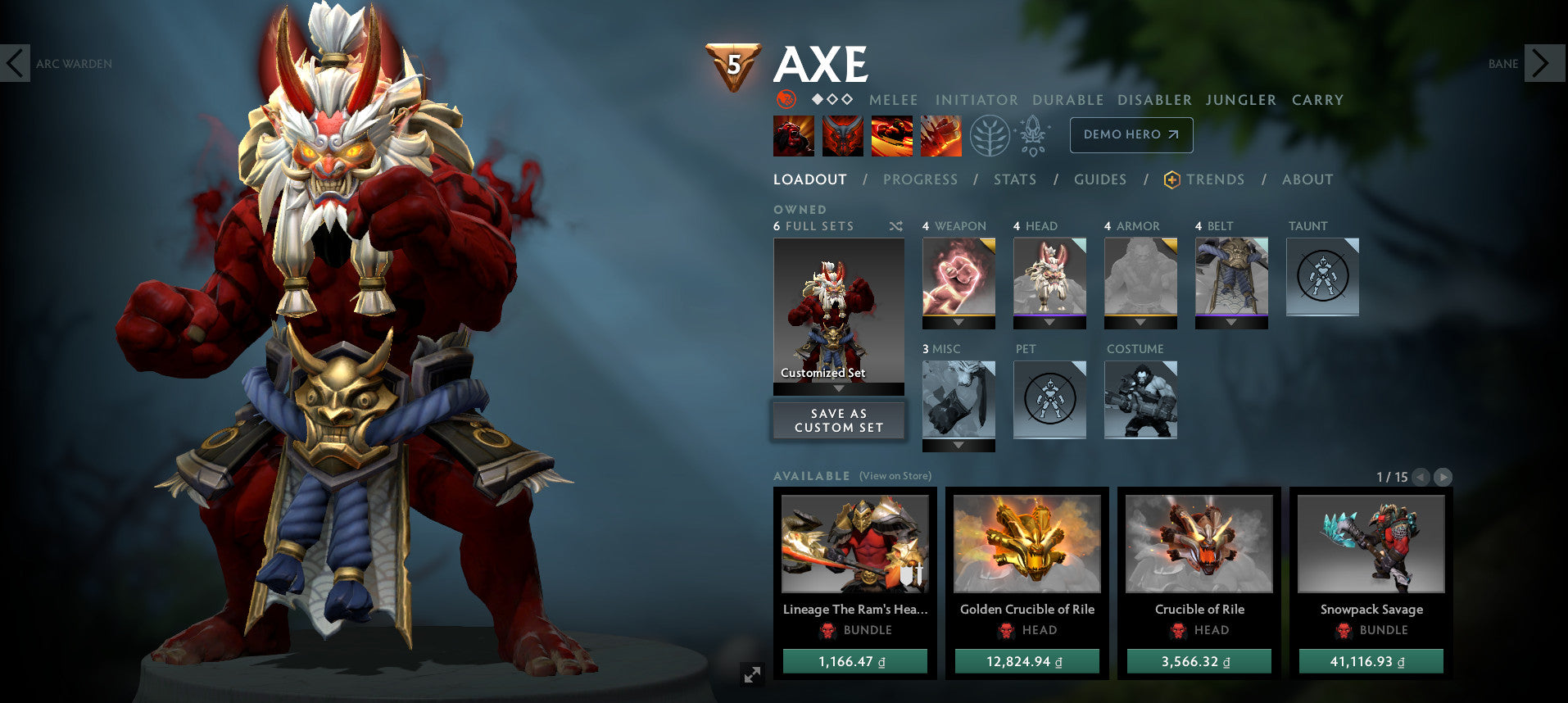Open the View on Store link
This screenshot has height=703, width=1568.
click(895, 475)
